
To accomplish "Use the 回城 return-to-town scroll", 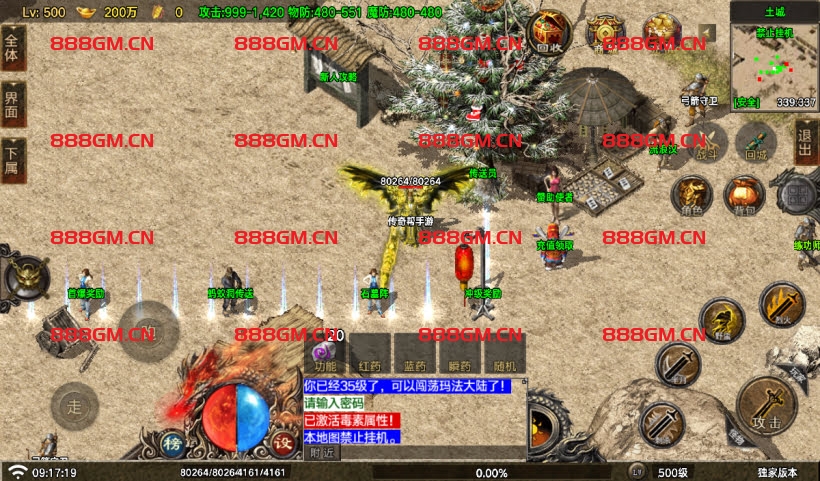I will tap(756, 143).
